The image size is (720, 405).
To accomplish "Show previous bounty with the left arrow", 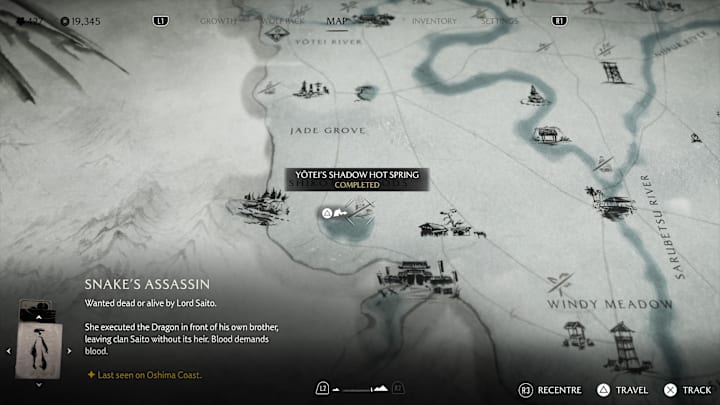I will [x=10, y=351].
